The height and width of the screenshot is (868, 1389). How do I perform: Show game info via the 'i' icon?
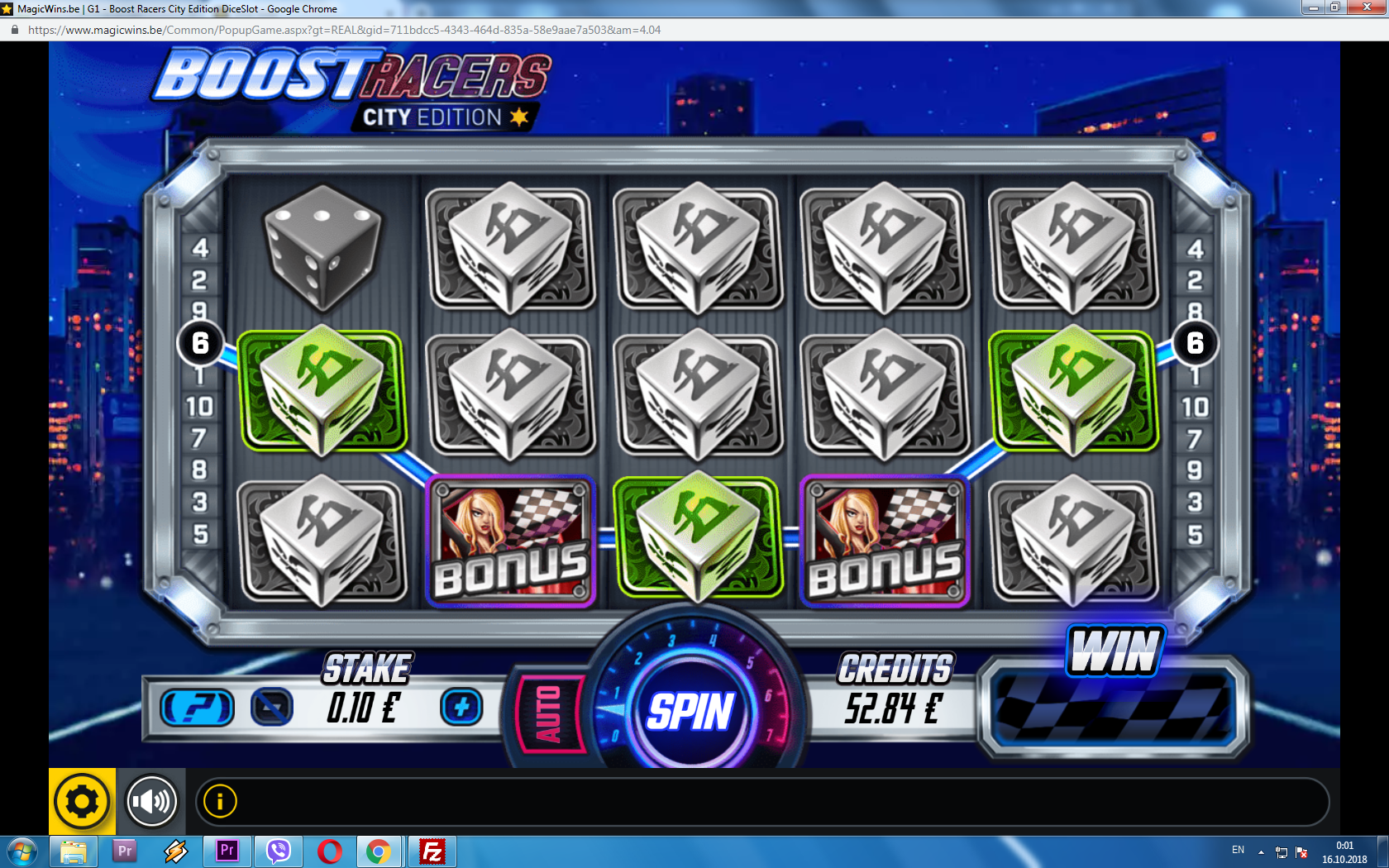[x=220, y=801]
